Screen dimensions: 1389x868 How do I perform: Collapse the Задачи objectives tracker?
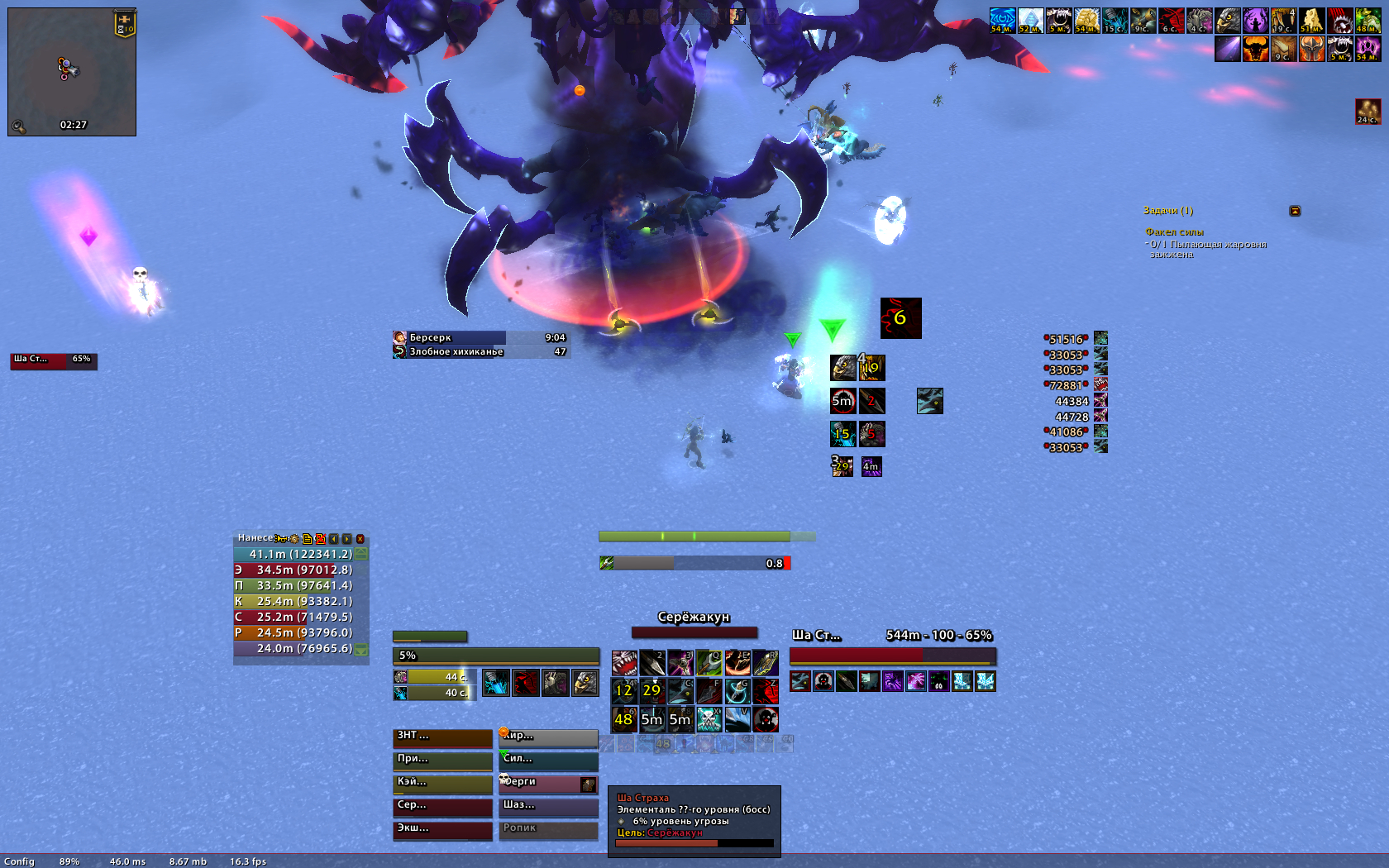[x=1295, y=211]
